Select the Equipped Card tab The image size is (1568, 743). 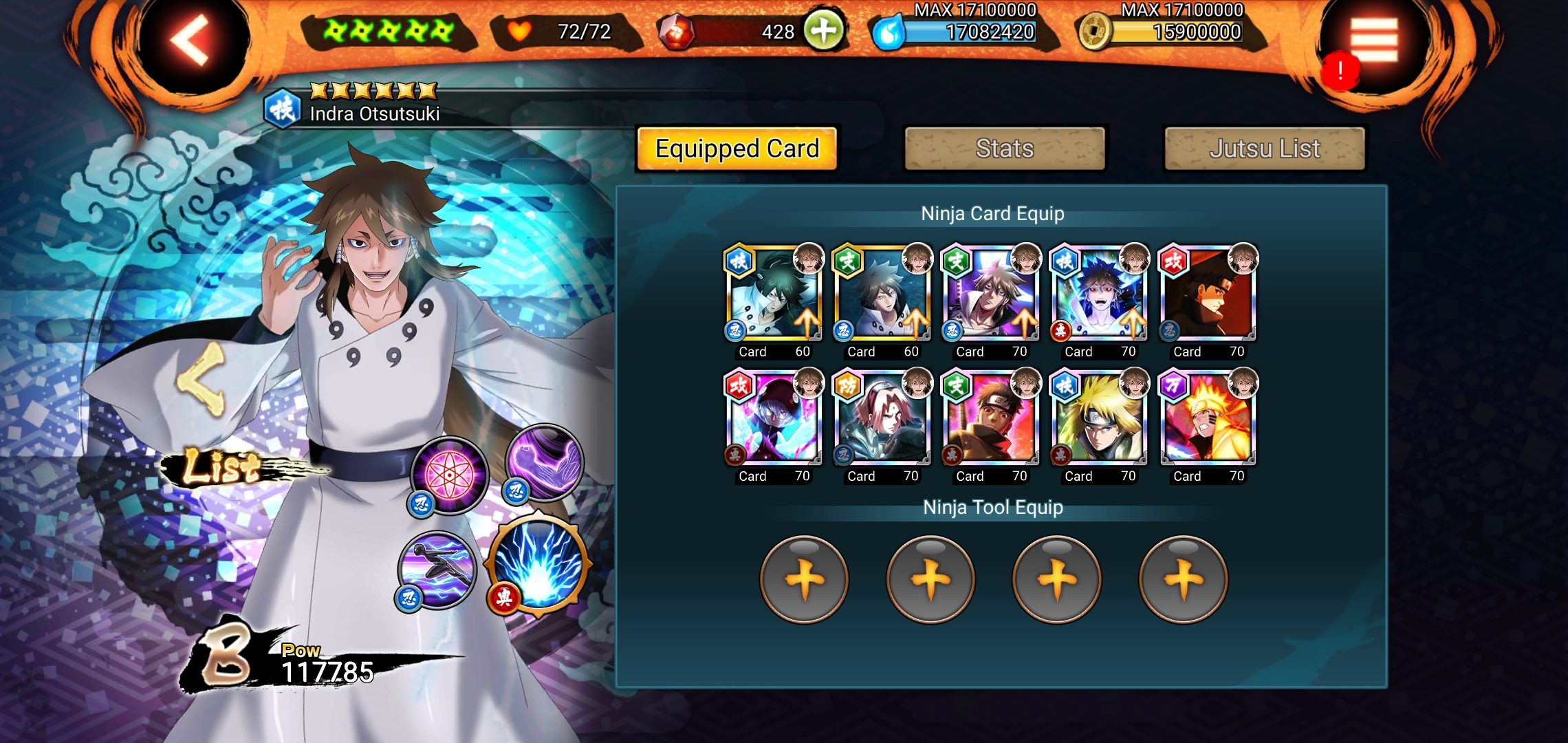(737, 149)
